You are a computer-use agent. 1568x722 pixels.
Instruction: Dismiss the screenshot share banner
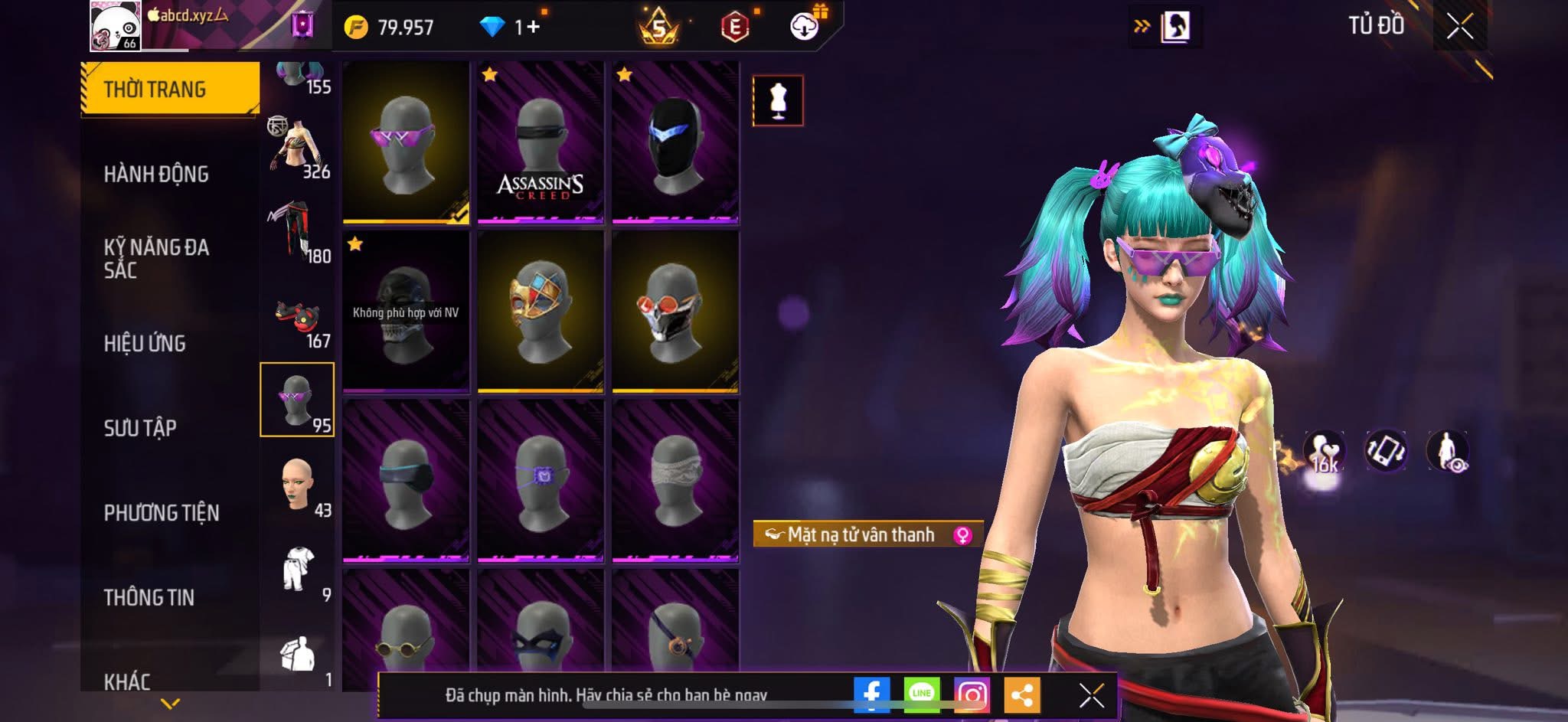coord(1091,695)
